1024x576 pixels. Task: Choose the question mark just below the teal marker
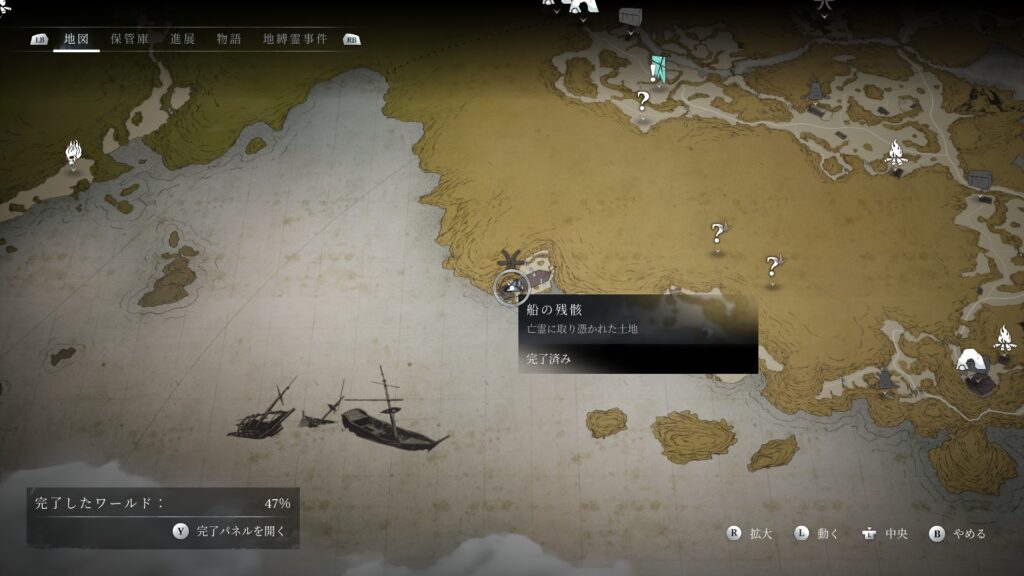[643, 101]
